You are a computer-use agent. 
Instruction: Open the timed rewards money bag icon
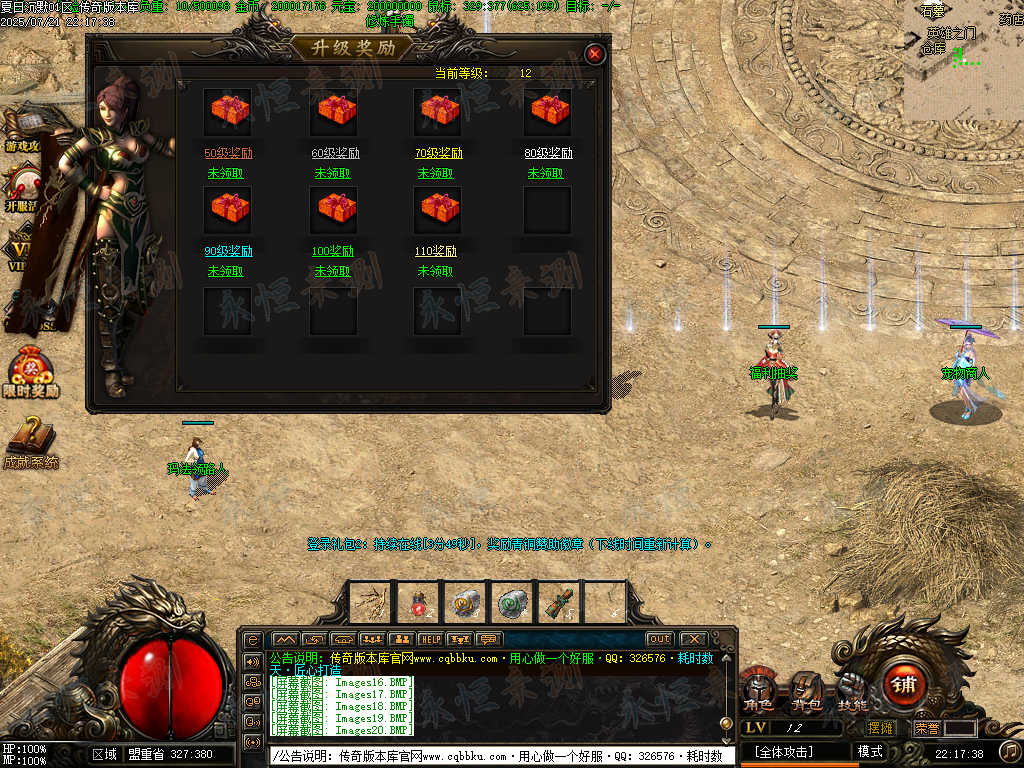[x=31, y=372]
